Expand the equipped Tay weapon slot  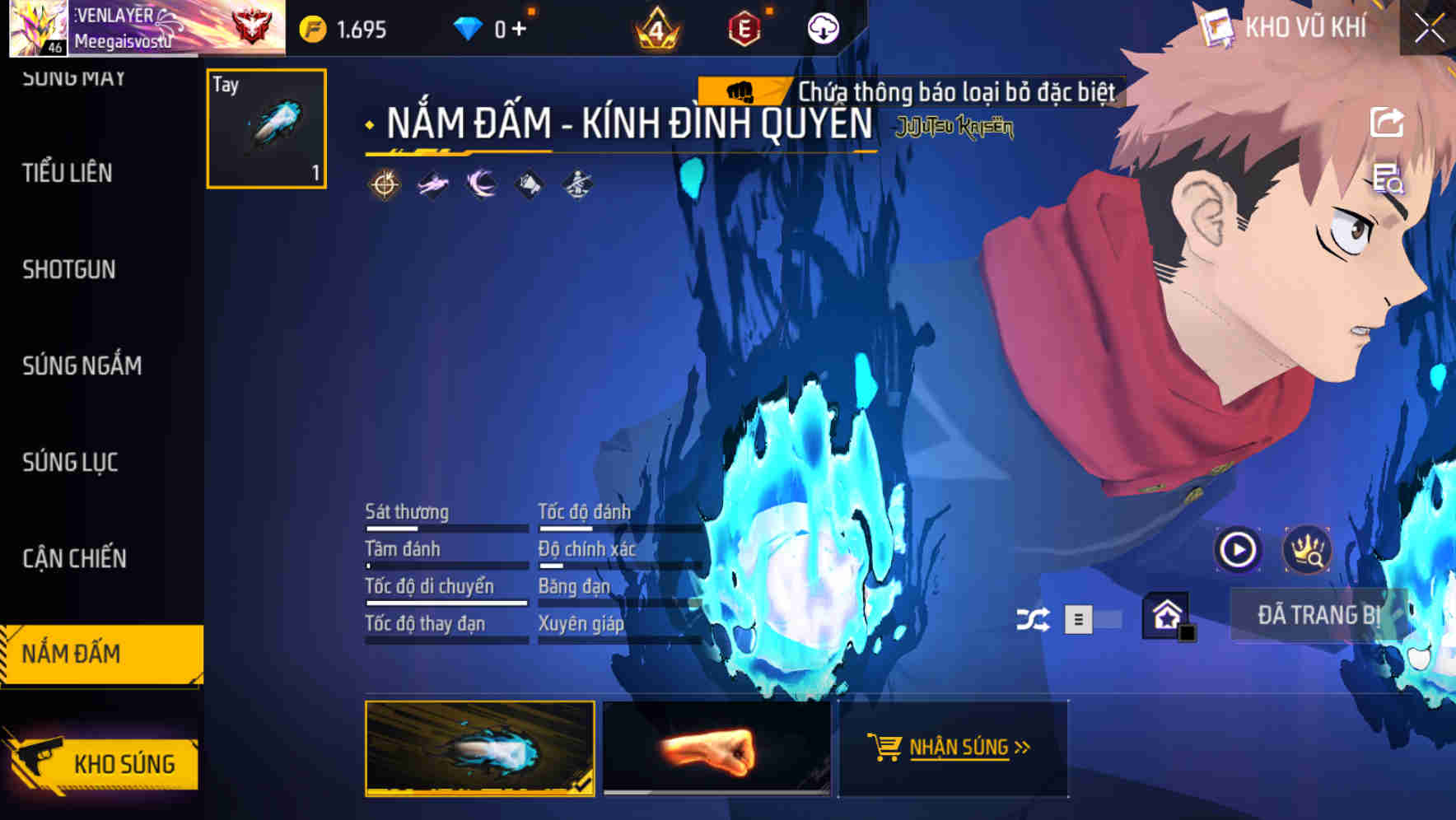266,129
